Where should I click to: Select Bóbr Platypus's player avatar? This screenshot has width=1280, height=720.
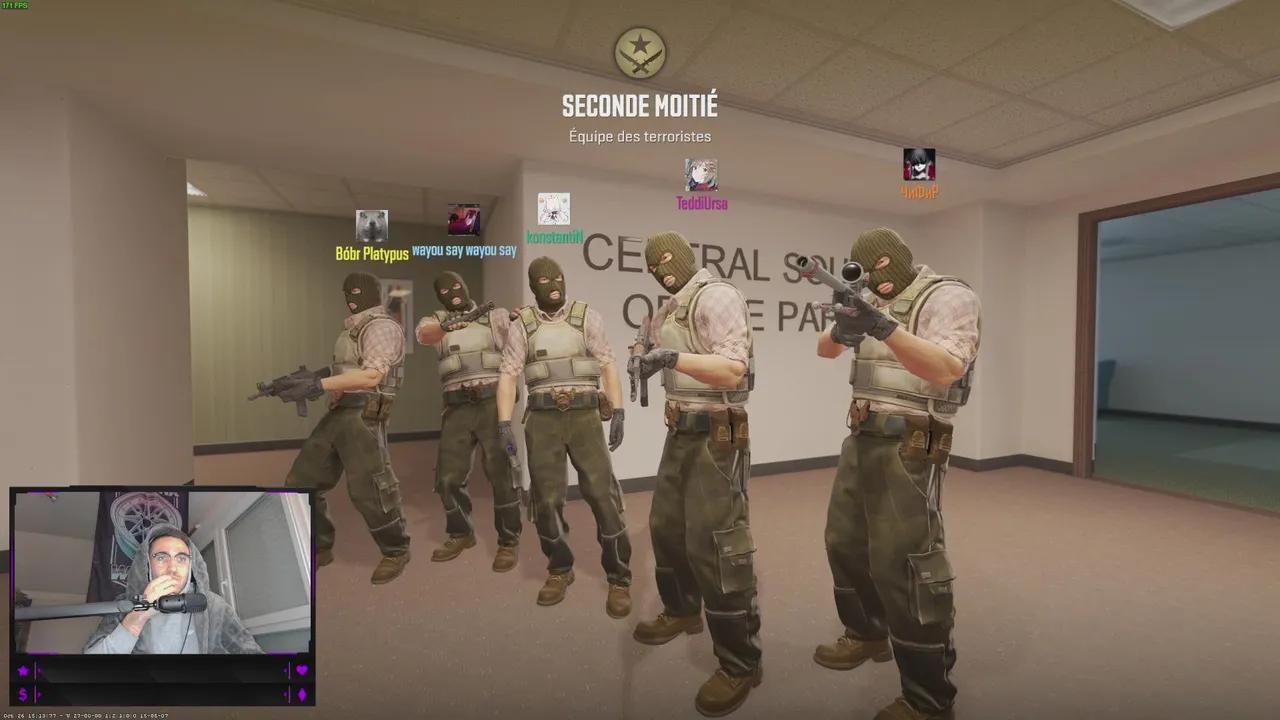371,222
